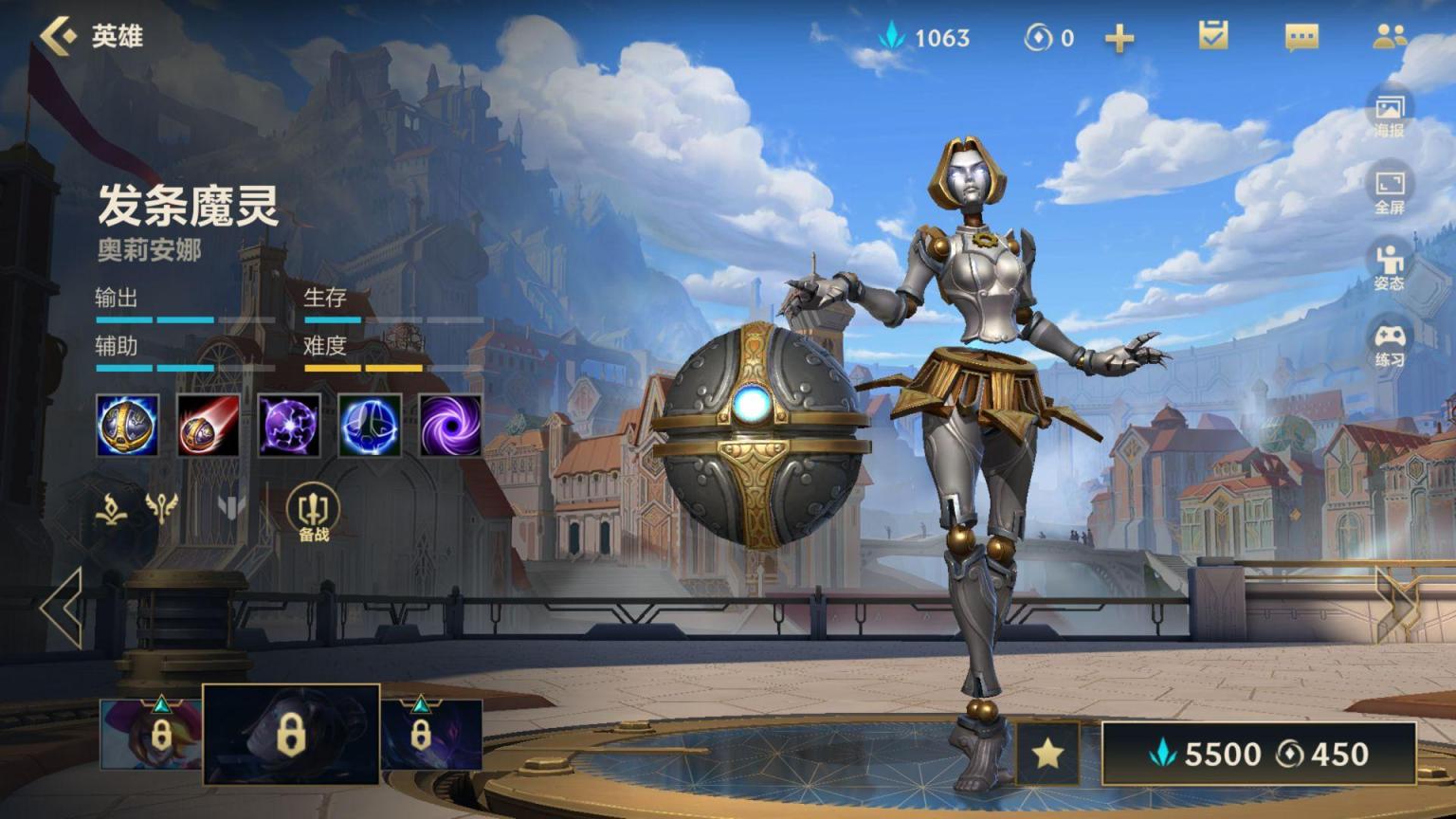Open the friends list icon
Image resolution: width=1456 pixels, height=819 pixels.
[x=1389, y=37]
